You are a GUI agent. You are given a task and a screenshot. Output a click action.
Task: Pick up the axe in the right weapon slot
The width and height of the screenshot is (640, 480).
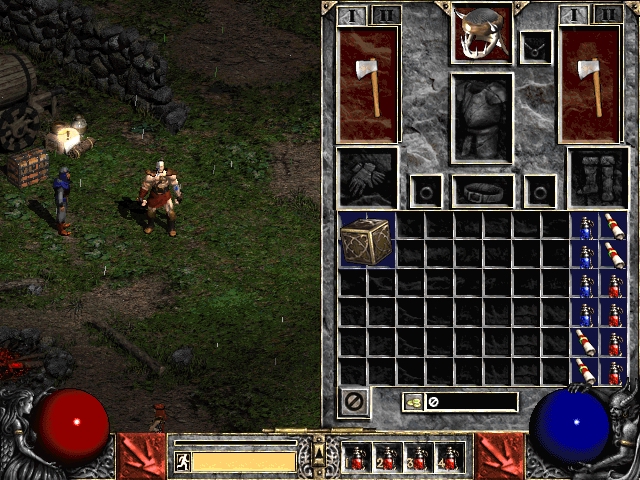[589, 84]
